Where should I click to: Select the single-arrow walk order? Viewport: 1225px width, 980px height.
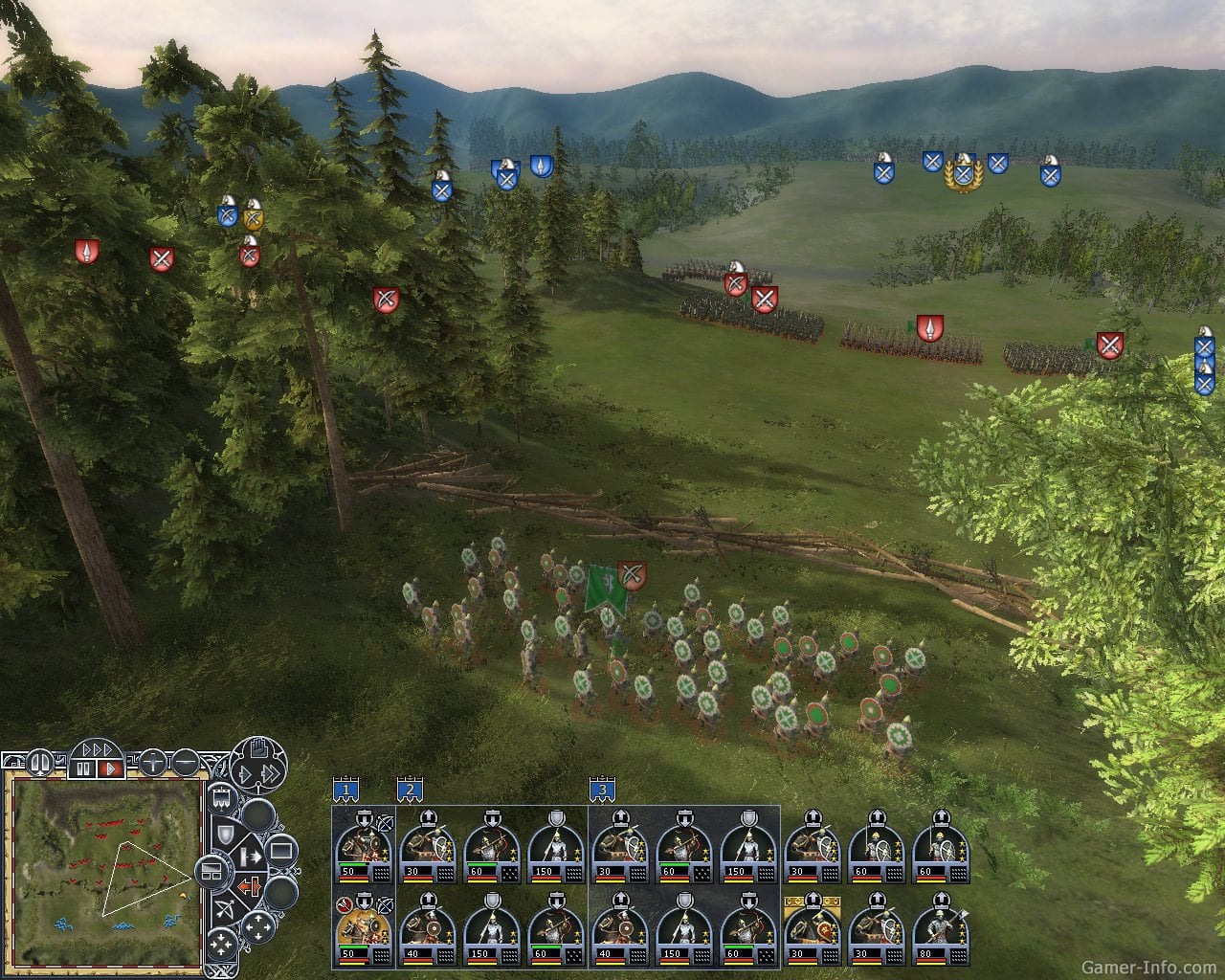243,774
